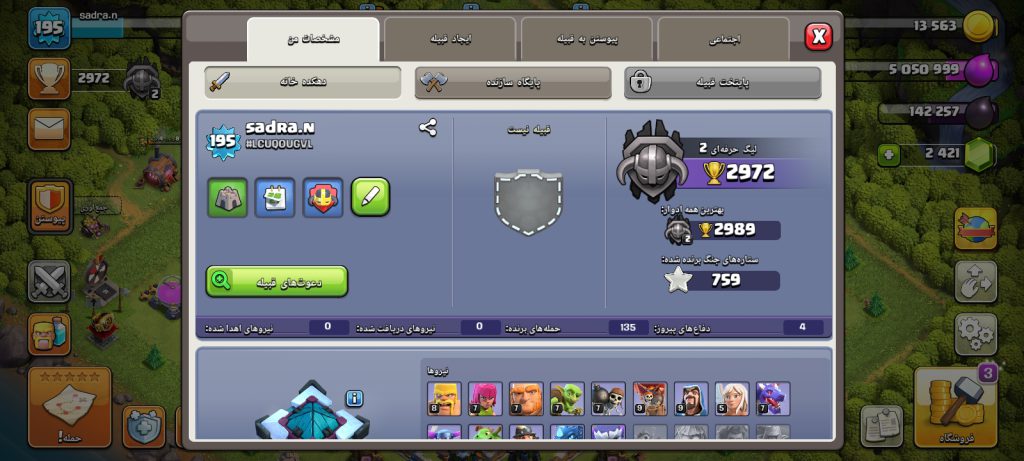Show the پایگاه سازنده builder base profile
1024x461 pixels.
click(x=513, y=82)
